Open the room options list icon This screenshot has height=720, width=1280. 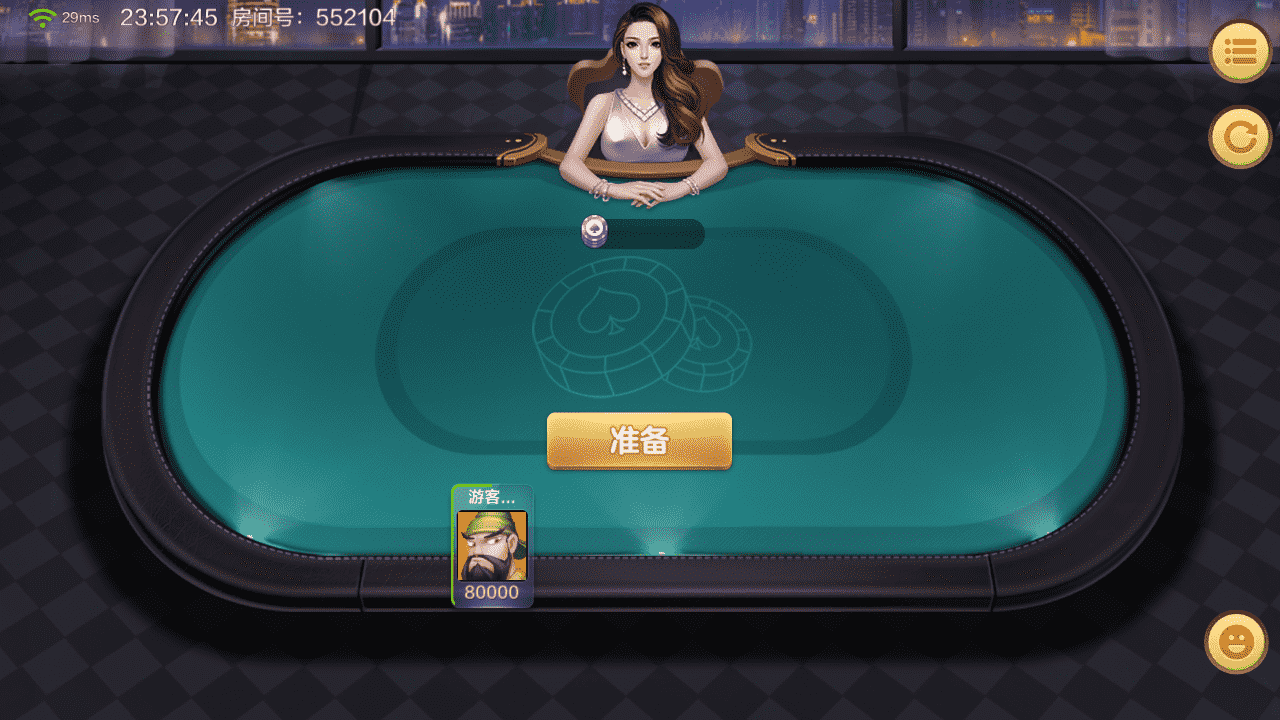(x=1240, y=51)
